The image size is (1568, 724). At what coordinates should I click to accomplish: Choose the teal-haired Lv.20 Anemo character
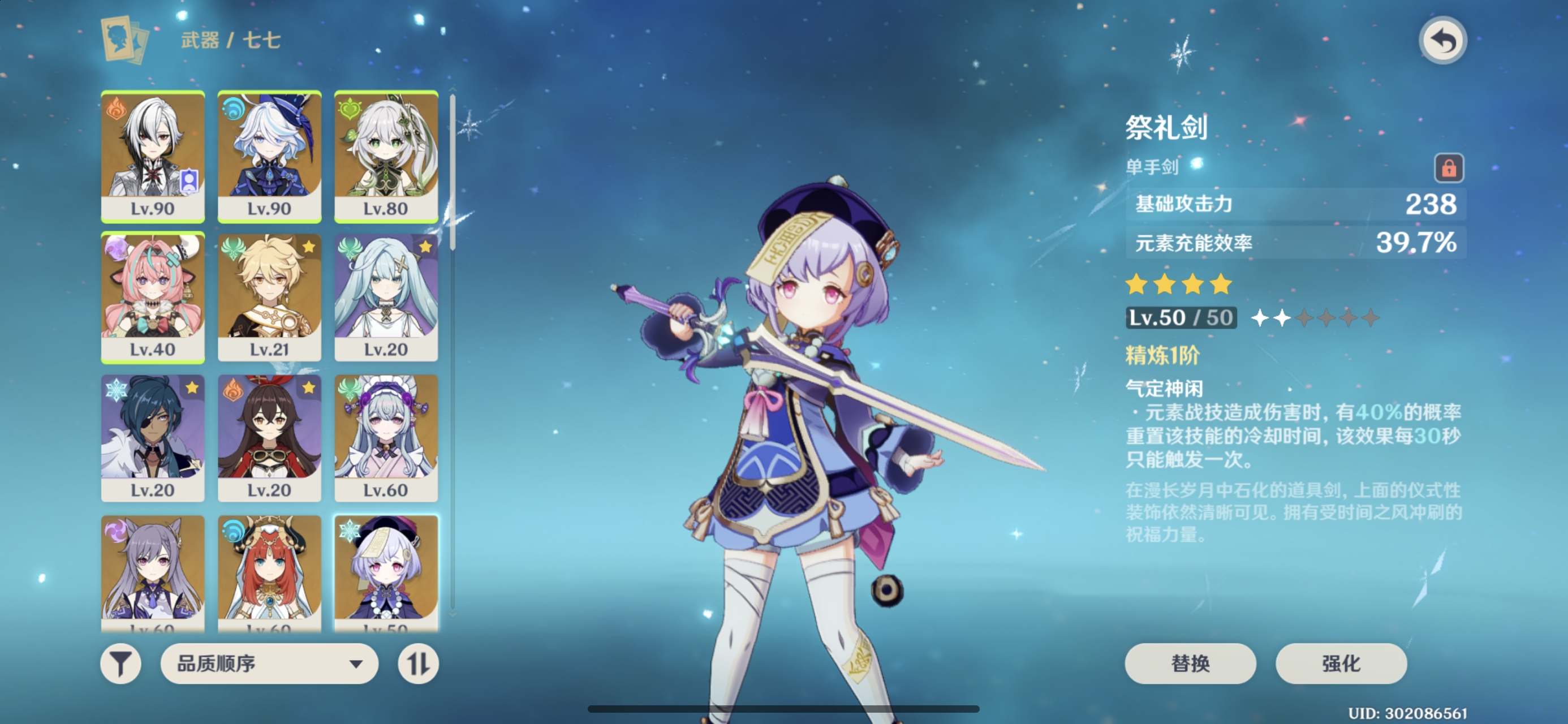coord(386,296)
